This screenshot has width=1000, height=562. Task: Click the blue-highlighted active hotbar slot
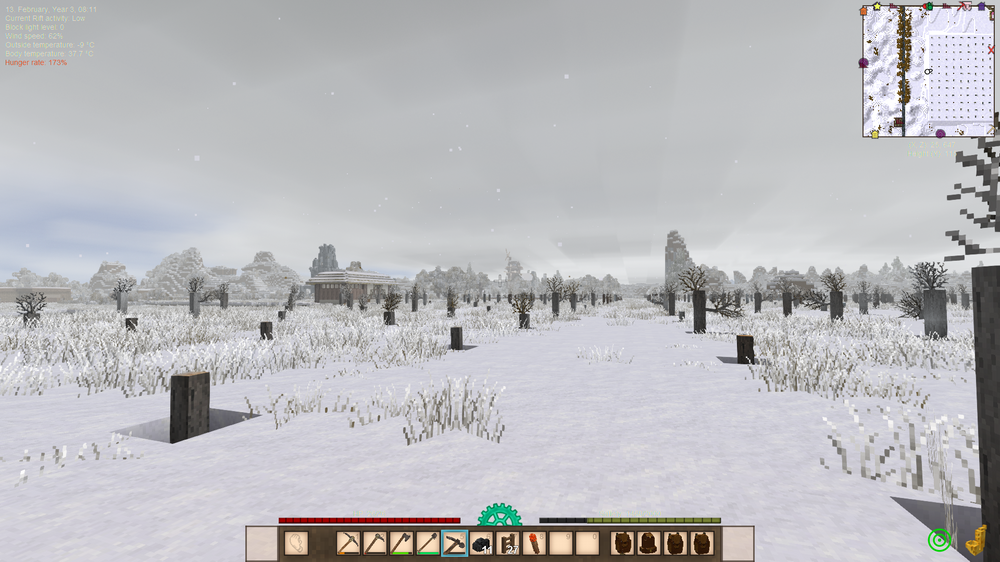pos(455,544)
